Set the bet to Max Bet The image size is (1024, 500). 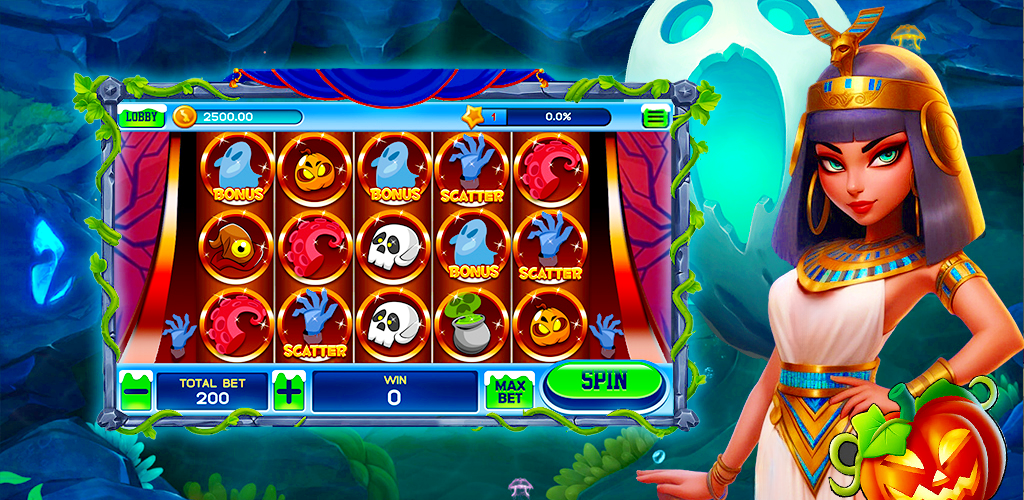[x=508, y=391]
